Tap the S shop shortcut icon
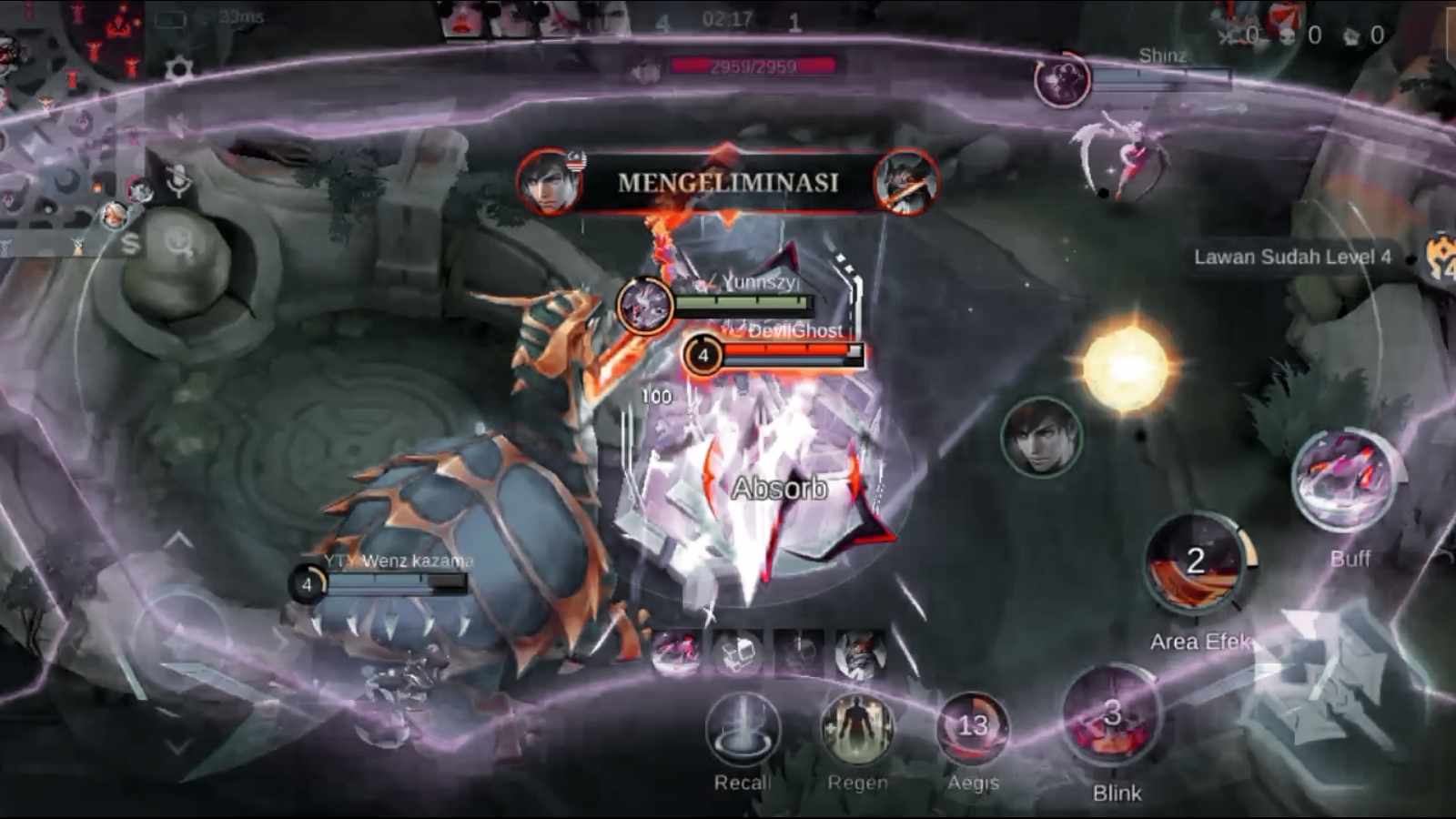 coord(131,243)
